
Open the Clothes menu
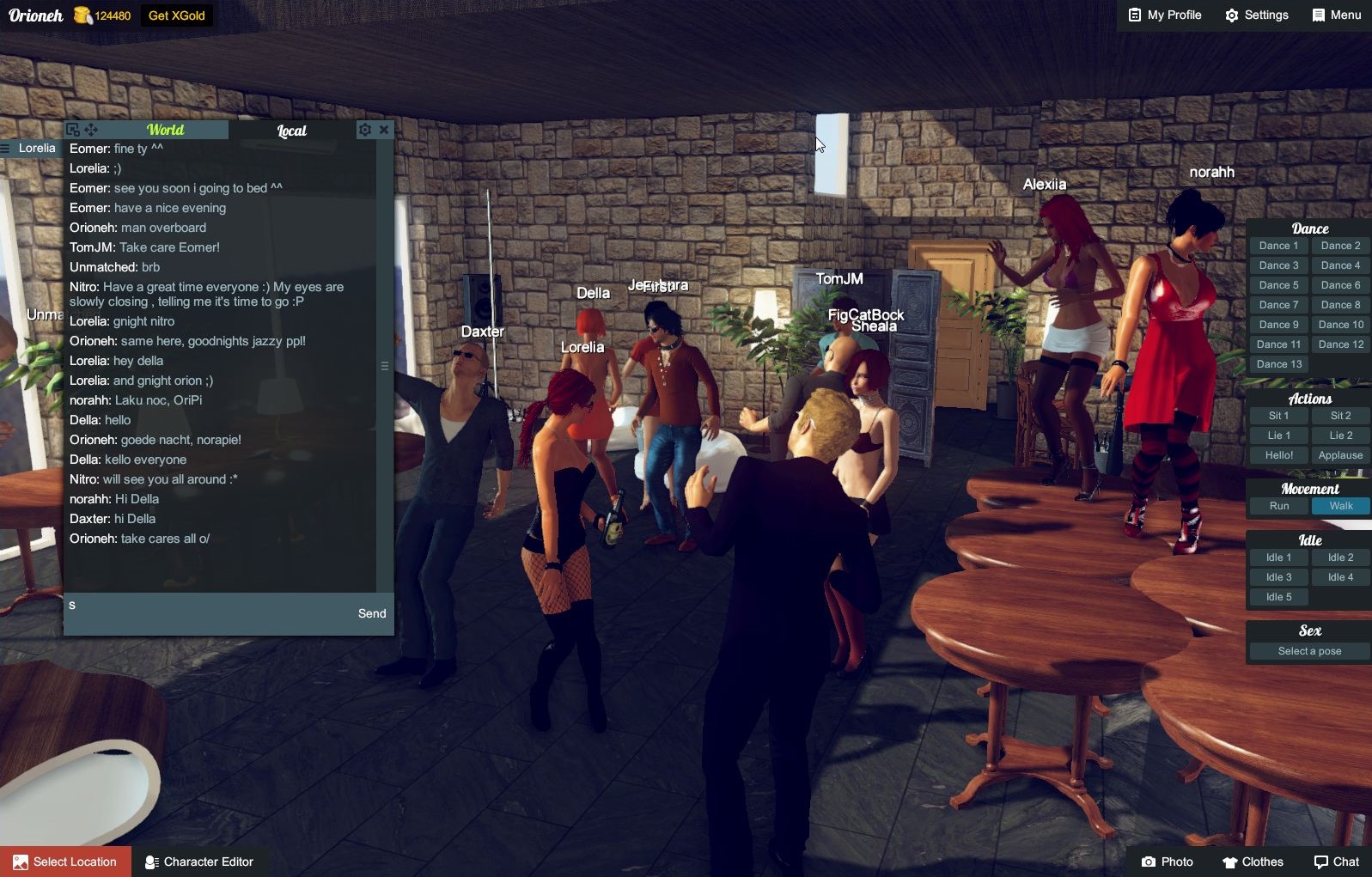coord(1253,862)
